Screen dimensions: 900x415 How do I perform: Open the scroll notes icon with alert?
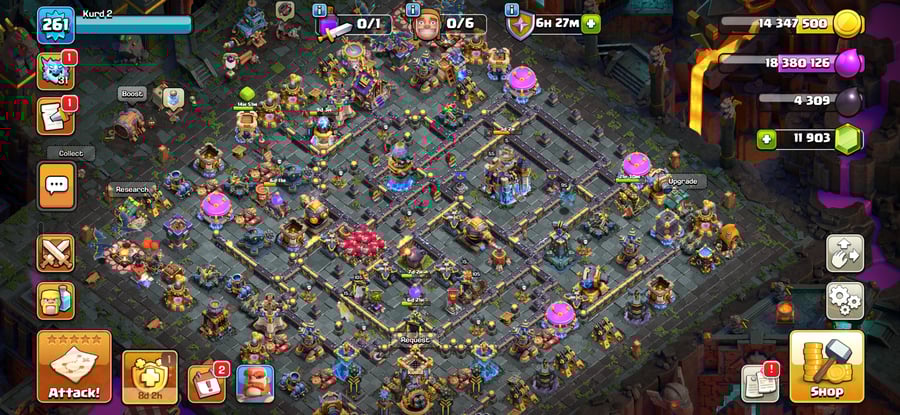[56, 116]
